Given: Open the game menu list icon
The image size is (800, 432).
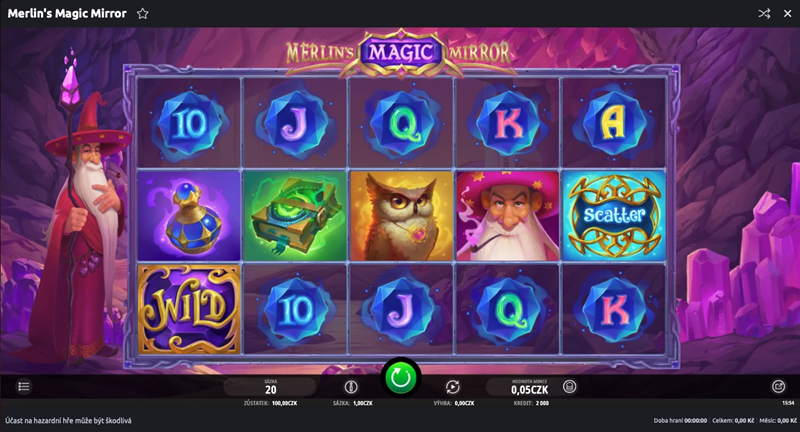Looking at the screenshot, I should pyautogui.click(x=25, y=386).
